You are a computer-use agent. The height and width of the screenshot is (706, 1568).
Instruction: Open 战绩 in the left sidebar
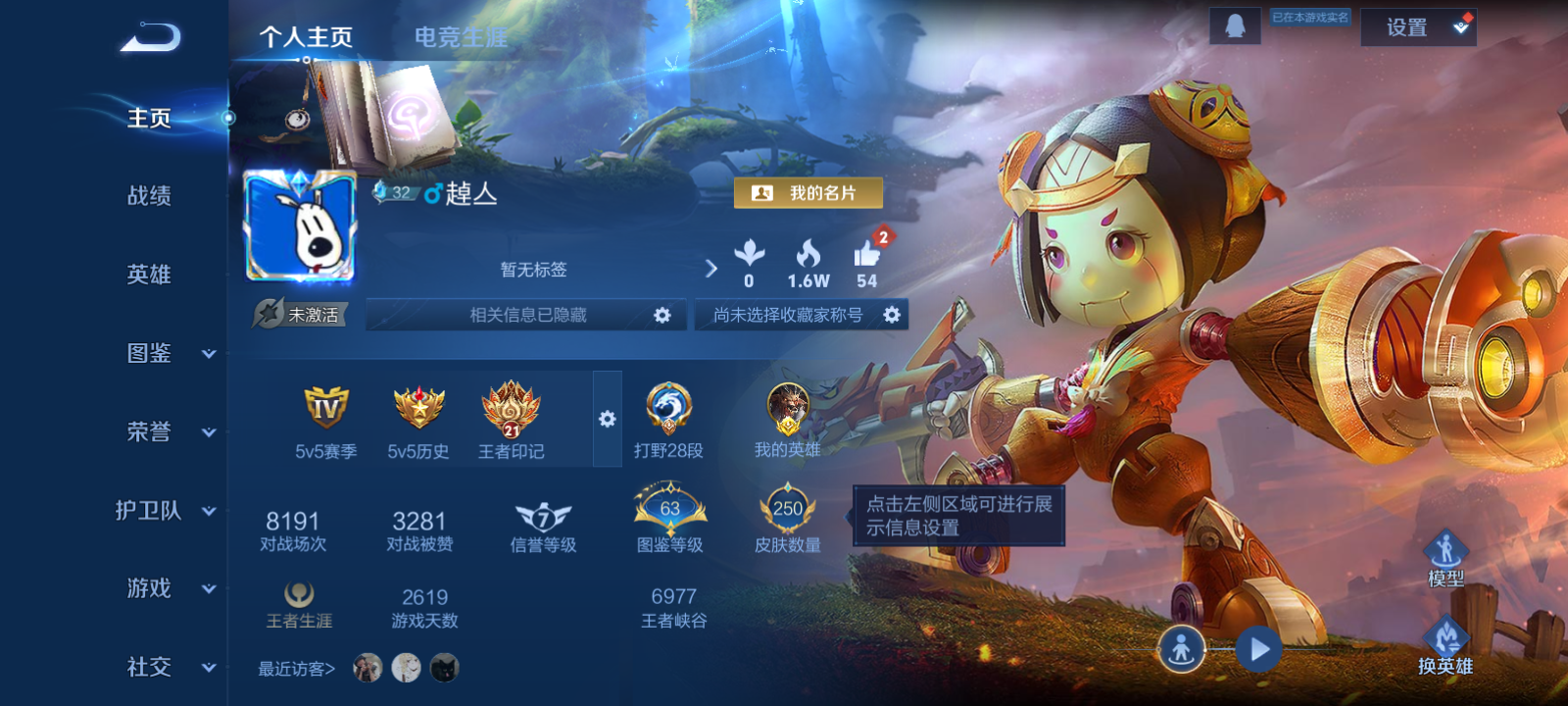[x=147, y=197]
